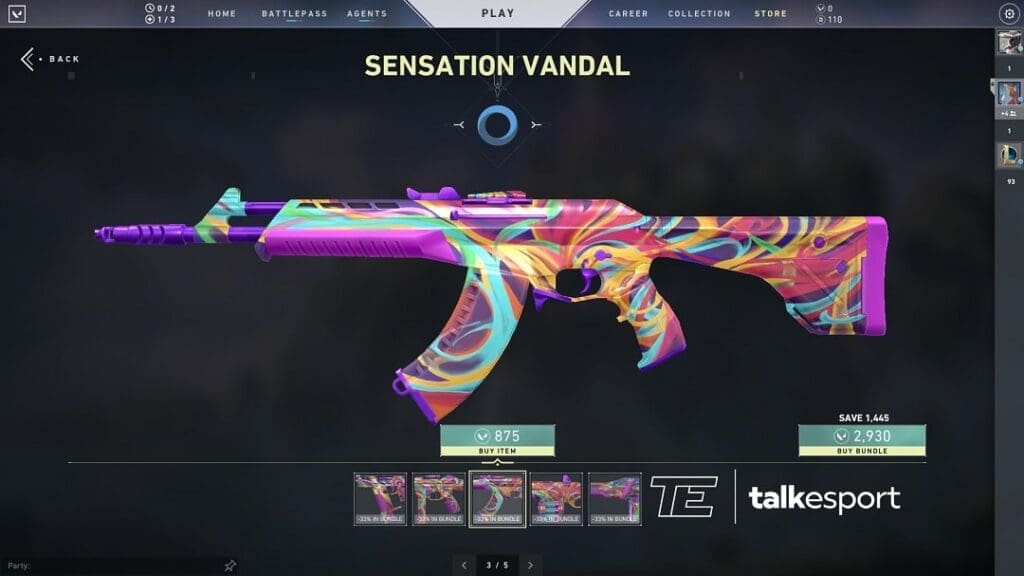Show the next item in the bundle
The height and width of the screenshot is (576, 1024).
530,565
